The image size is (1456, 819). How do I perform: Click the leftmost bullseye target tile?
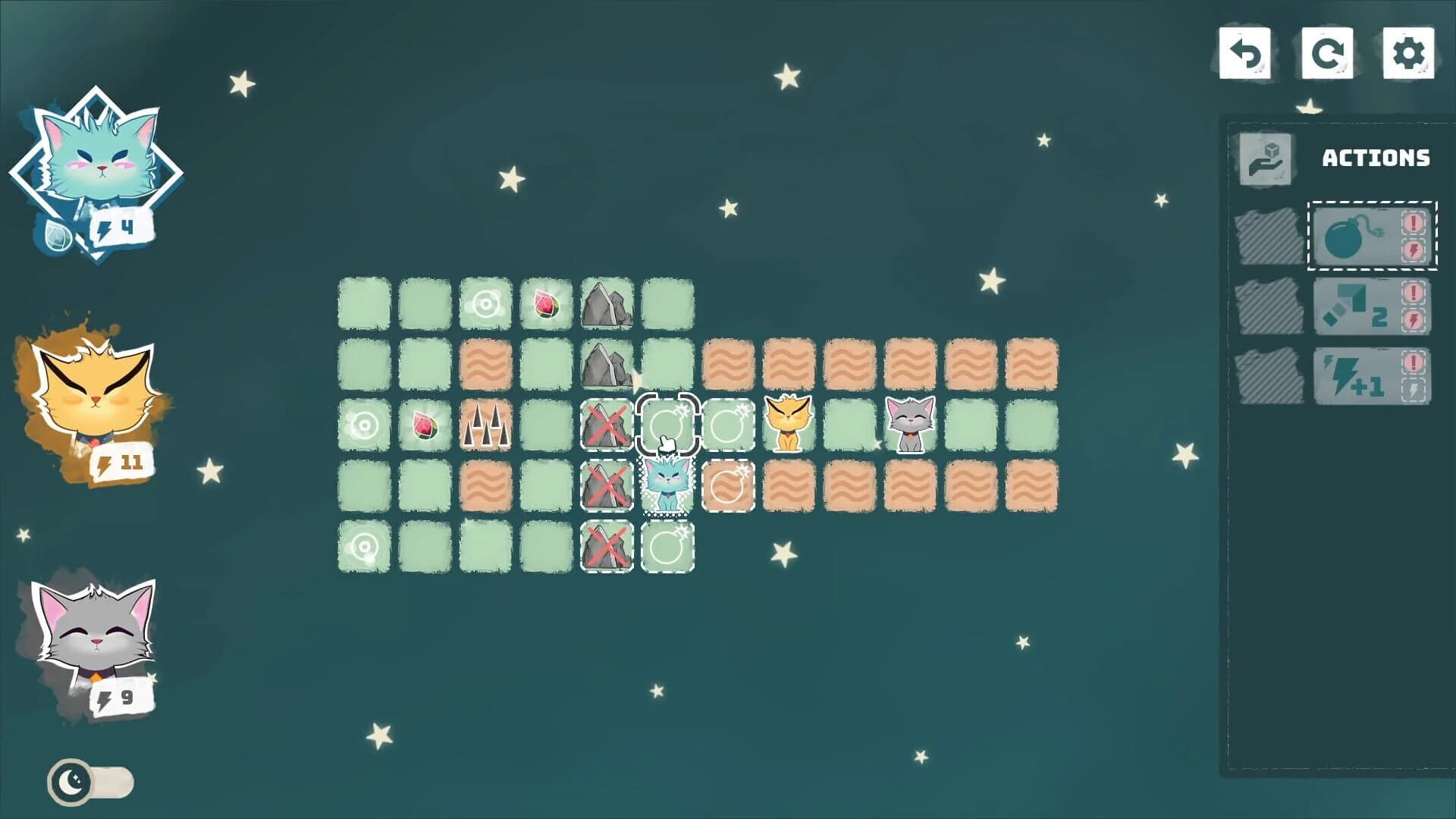363,425
